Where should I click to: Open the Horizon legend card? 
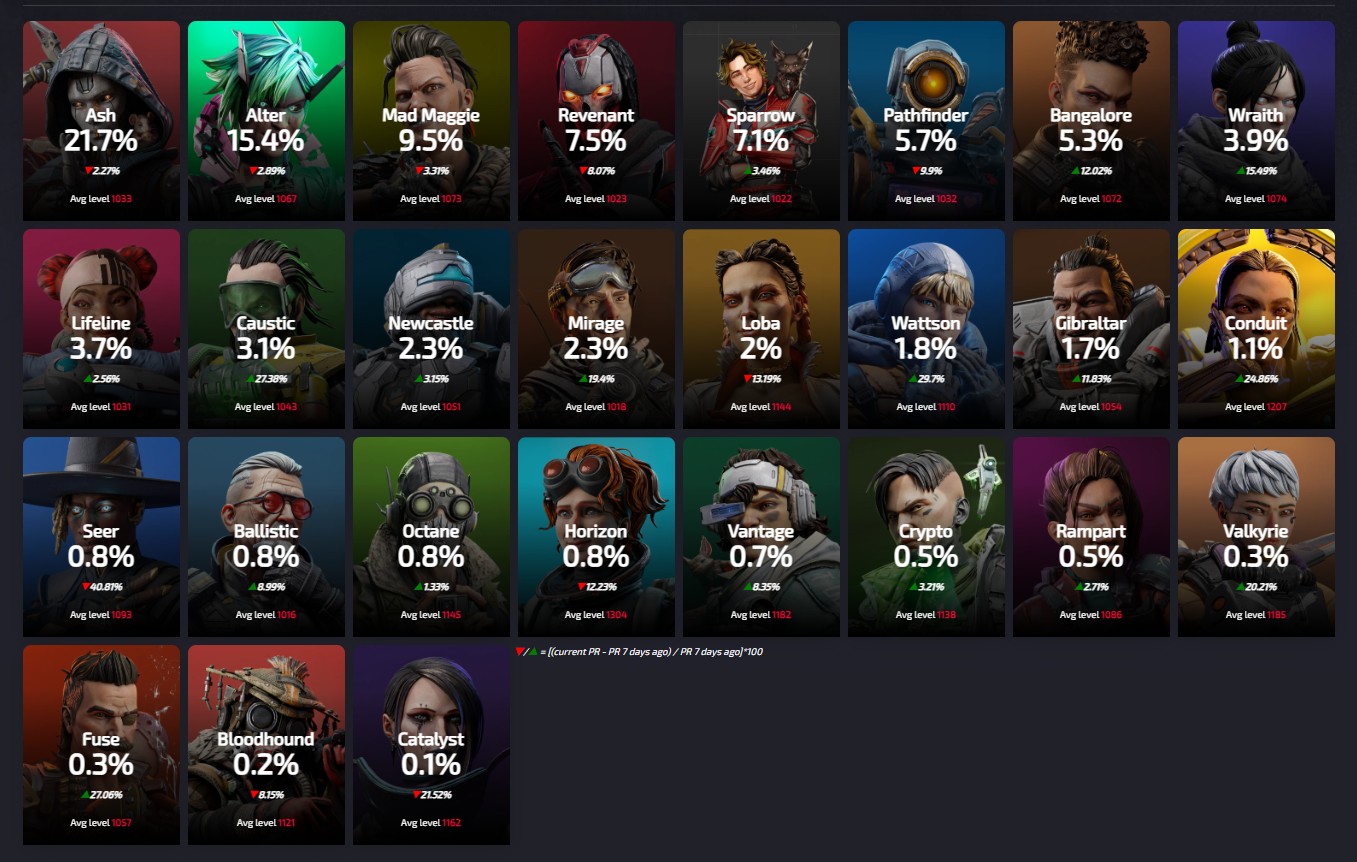(596, 537)
